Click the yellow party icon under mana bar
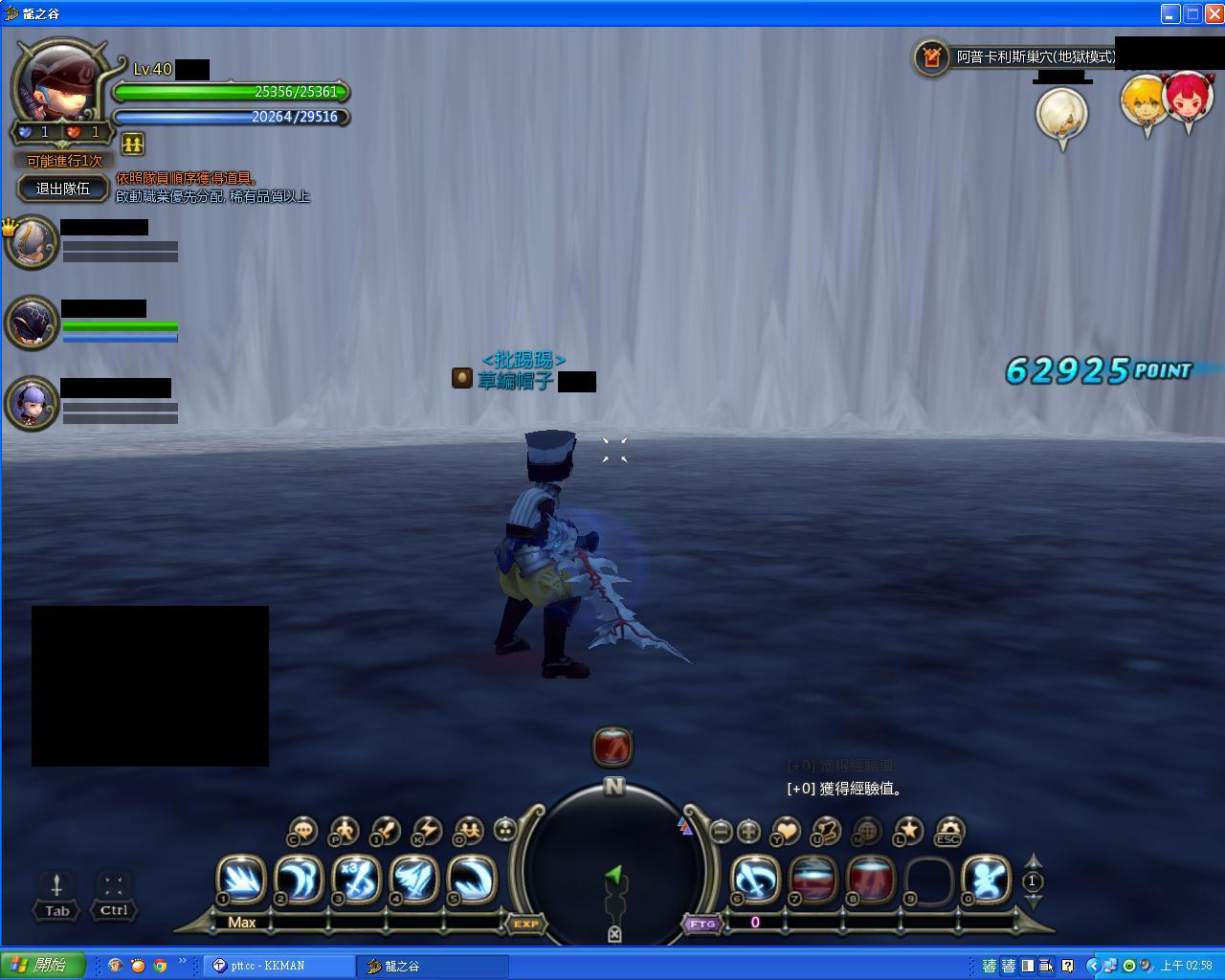Viewport: 1225px width, 980px height. [x=132, y=144]
